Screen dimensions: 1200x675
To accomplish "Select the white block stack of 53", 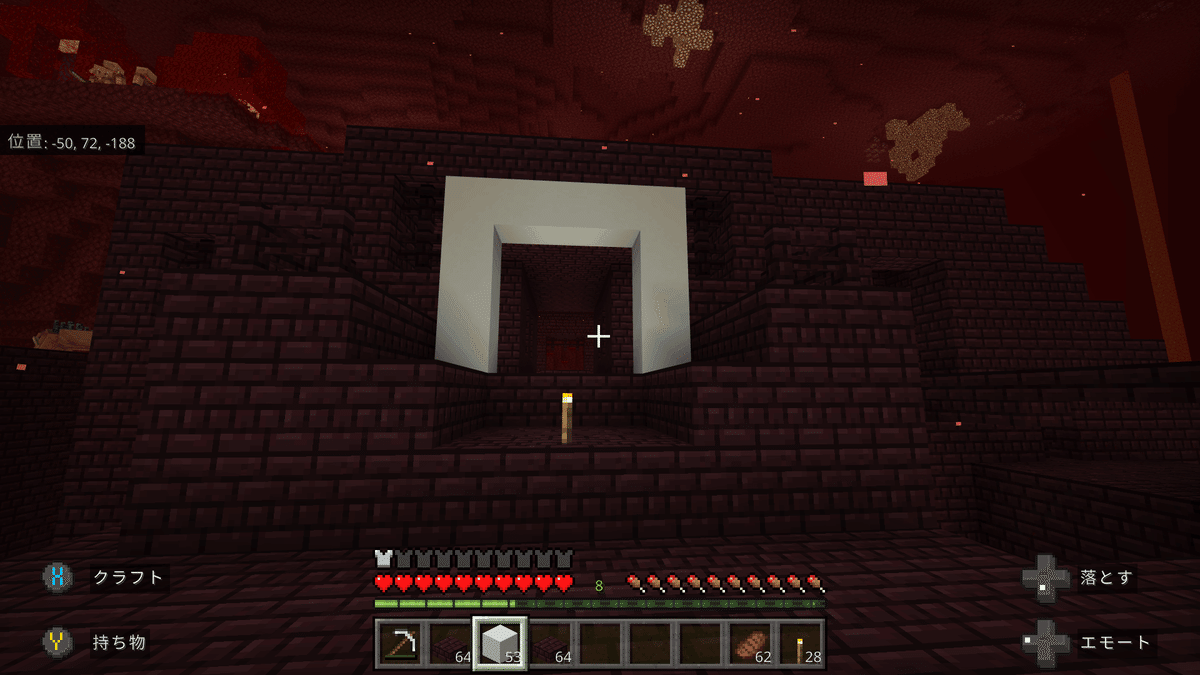I will (500, 643).
